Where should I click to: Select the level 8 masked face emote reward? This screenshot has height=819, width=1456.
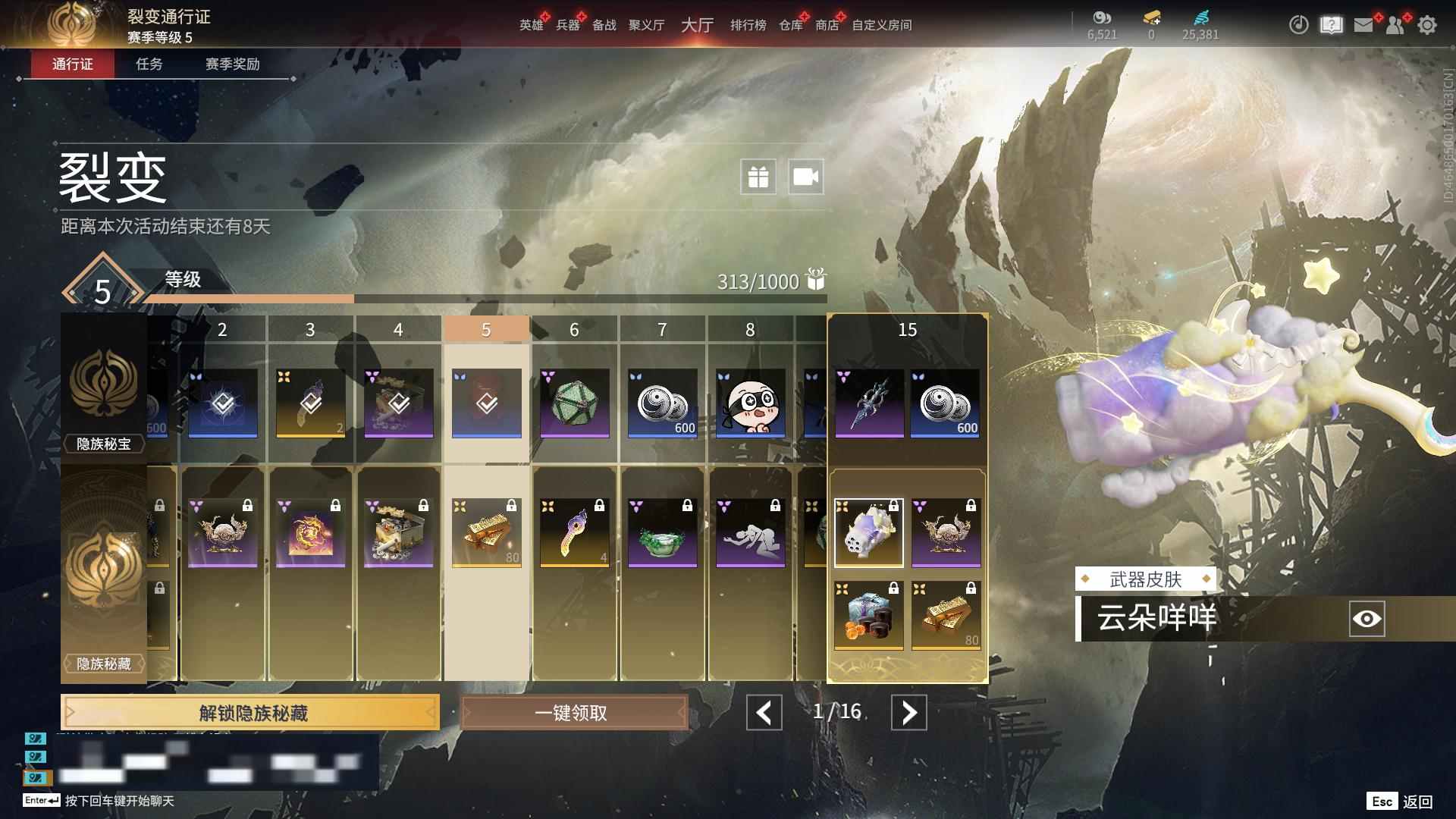click(750, 403)
